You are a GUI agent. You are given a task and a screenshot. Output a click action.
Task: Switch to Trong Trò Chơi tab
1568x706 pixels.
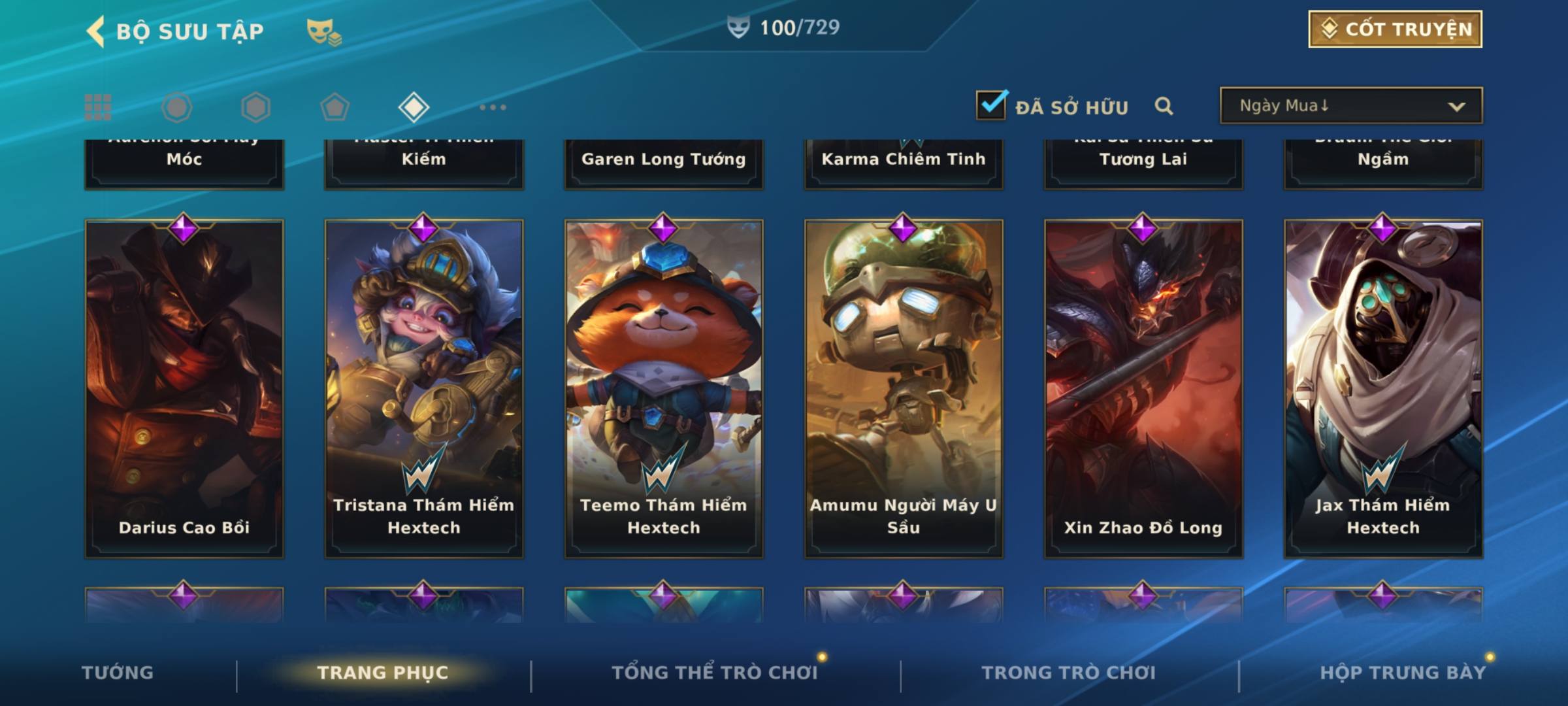click(1068, 673)
